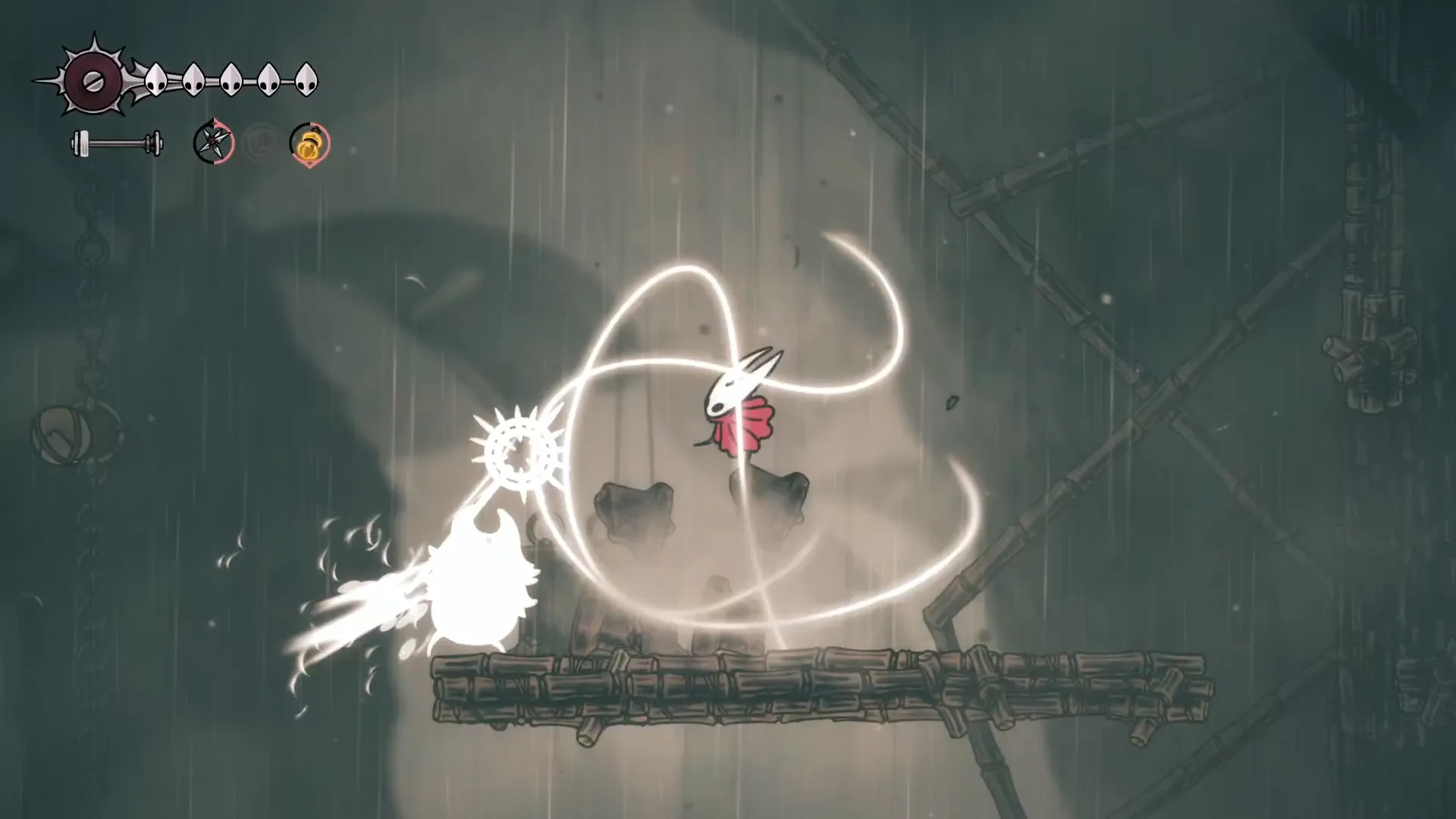The height and width of the screenshot is (819, 1456).
Task: Click the first health mask icon
Action: (155, 80)
